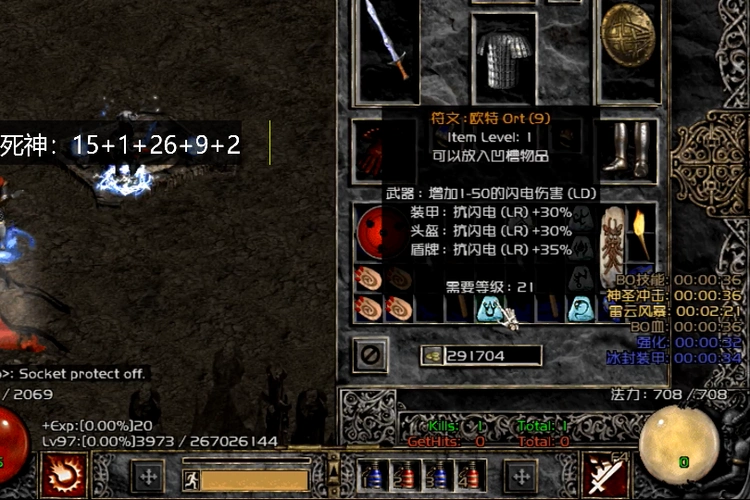Screen dimensions: 750x500
Task: Open the sword skill on right attack
Action: (604, 474)
